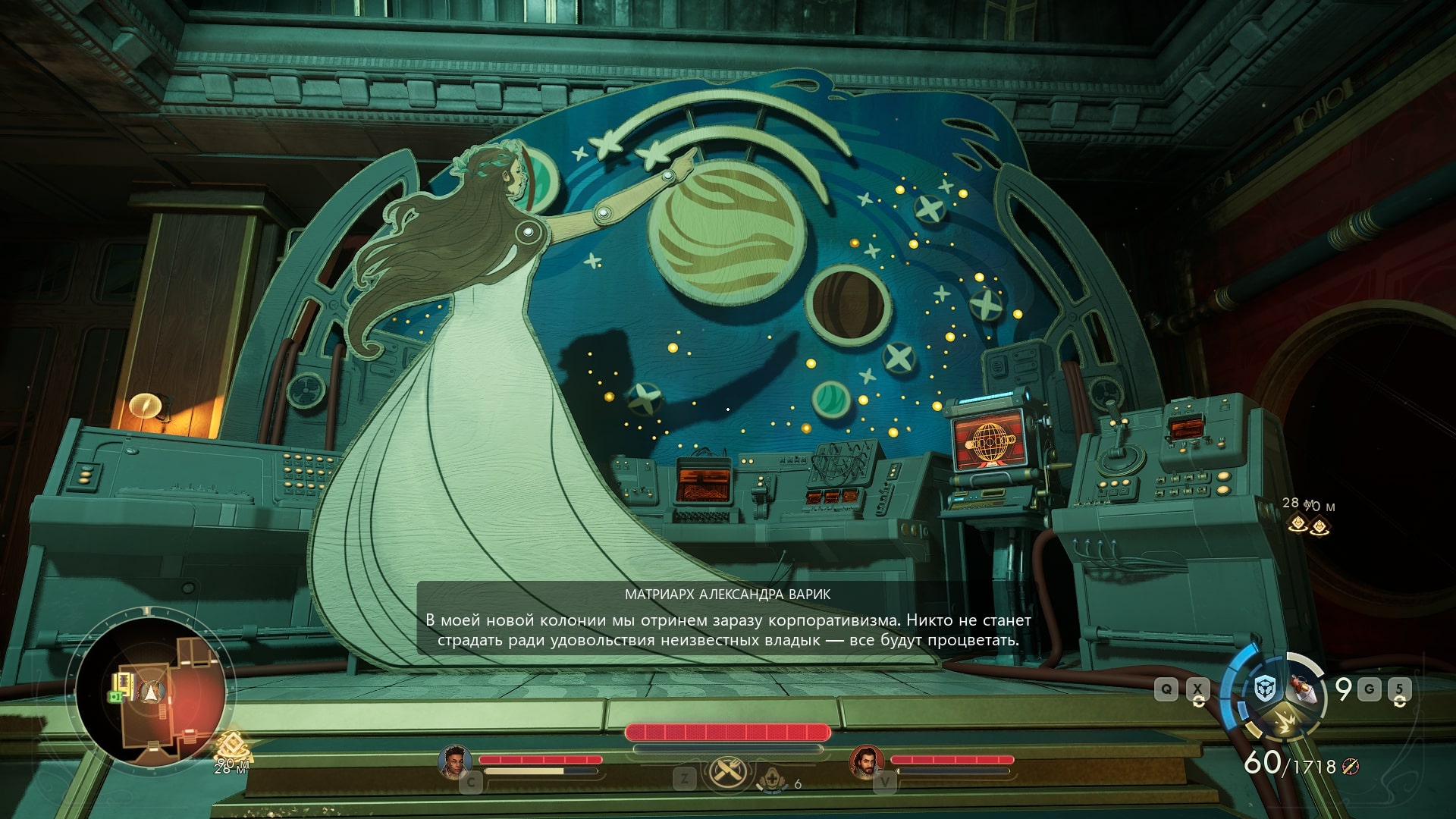The width and height of the screenshot is (1456, 819).
Task: Click the bullet ammo type icon
Action: (1351, 767)
